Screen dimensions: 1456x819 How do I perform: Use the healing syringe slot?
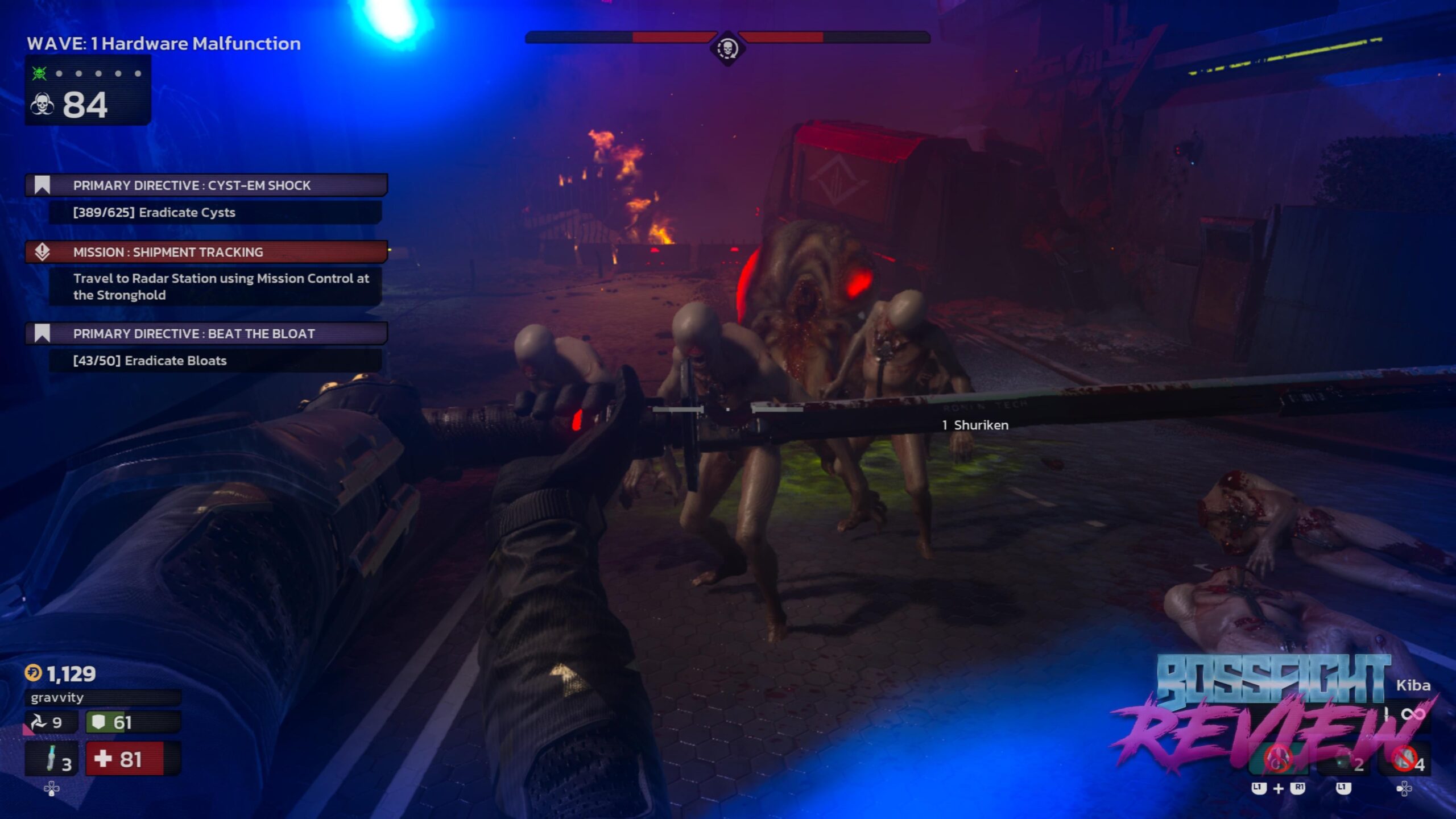point(52,759)
